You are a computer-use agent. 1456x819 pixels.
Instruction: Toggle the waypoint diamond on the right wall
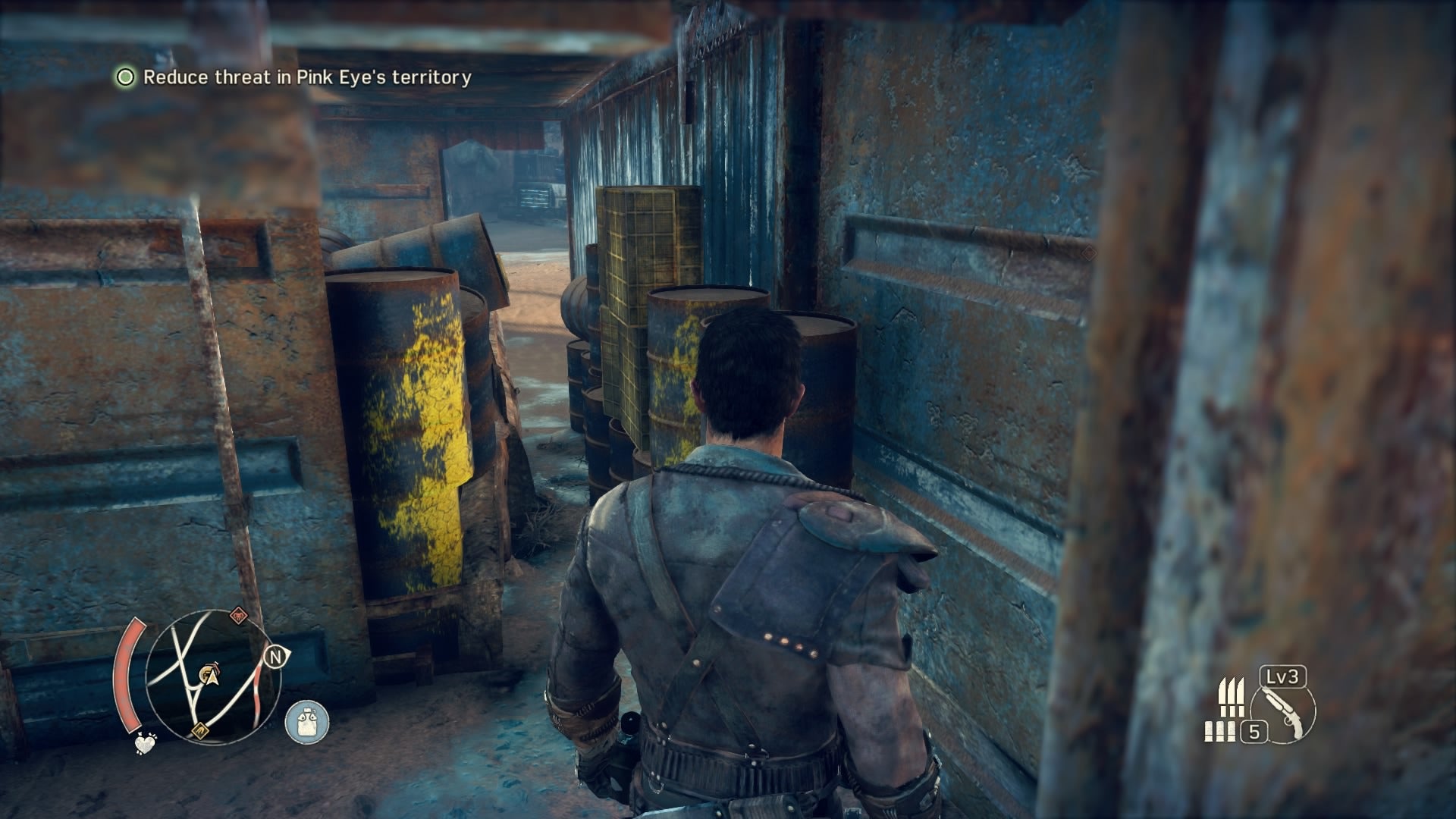1090,253
